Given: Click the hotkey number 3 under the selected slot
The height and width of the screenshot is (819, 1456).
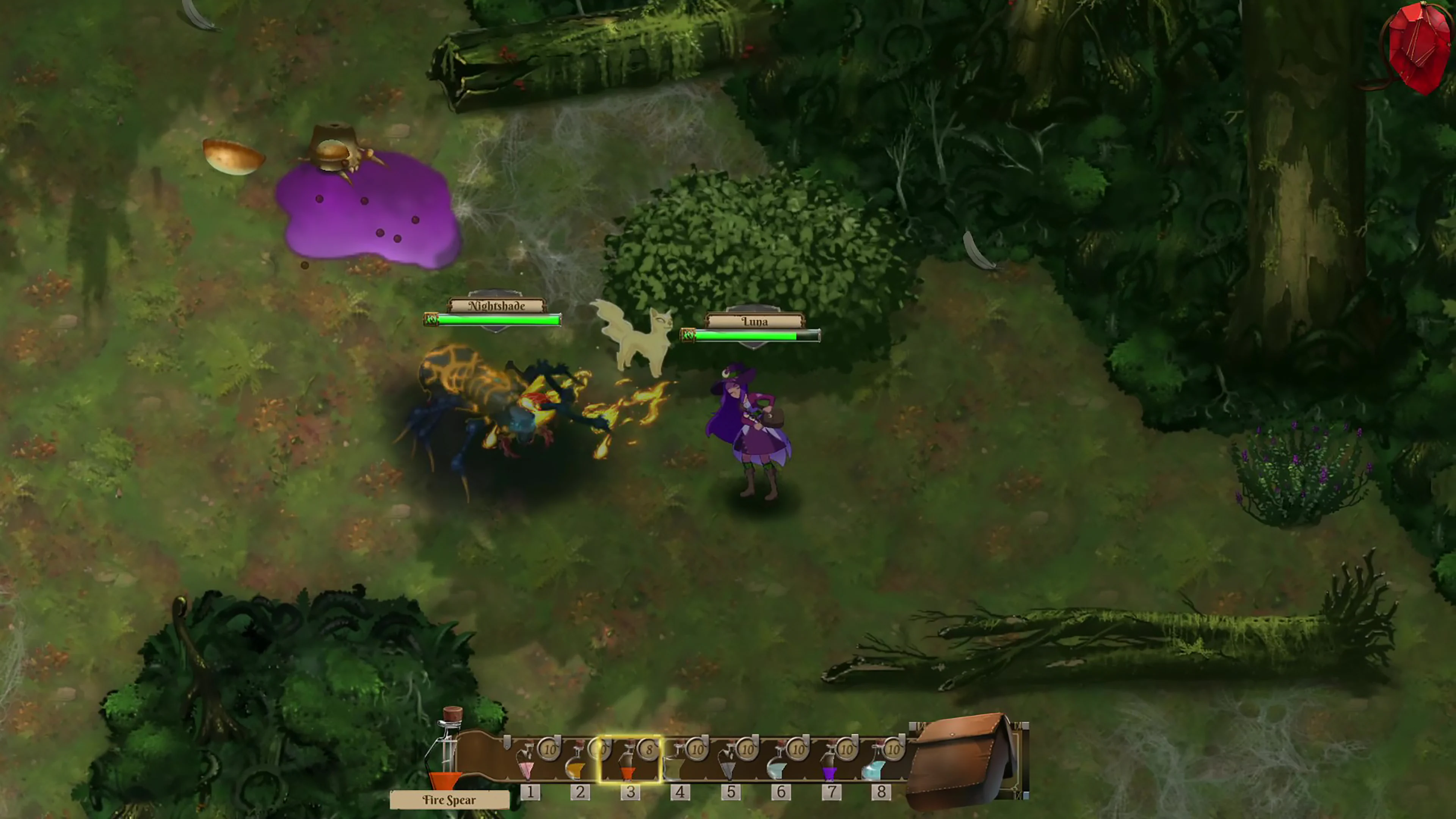Looking at the screenshot, I should 631,792.
